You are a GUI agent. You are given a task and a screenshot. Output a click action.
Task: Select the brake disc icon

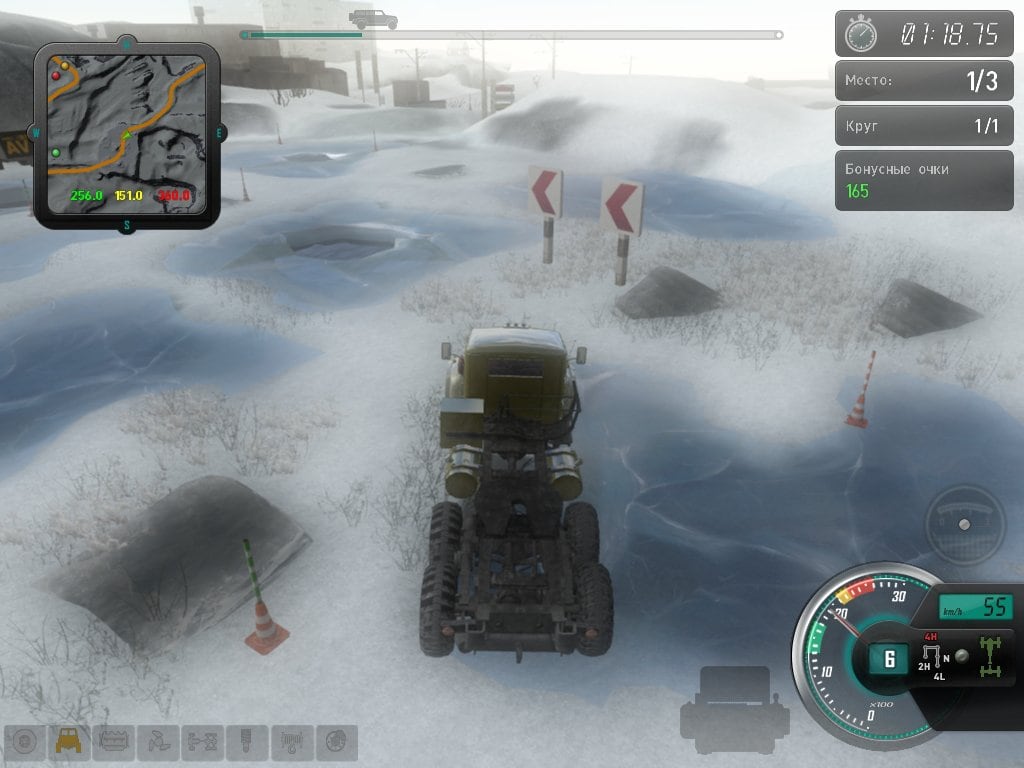coord(337,742)
